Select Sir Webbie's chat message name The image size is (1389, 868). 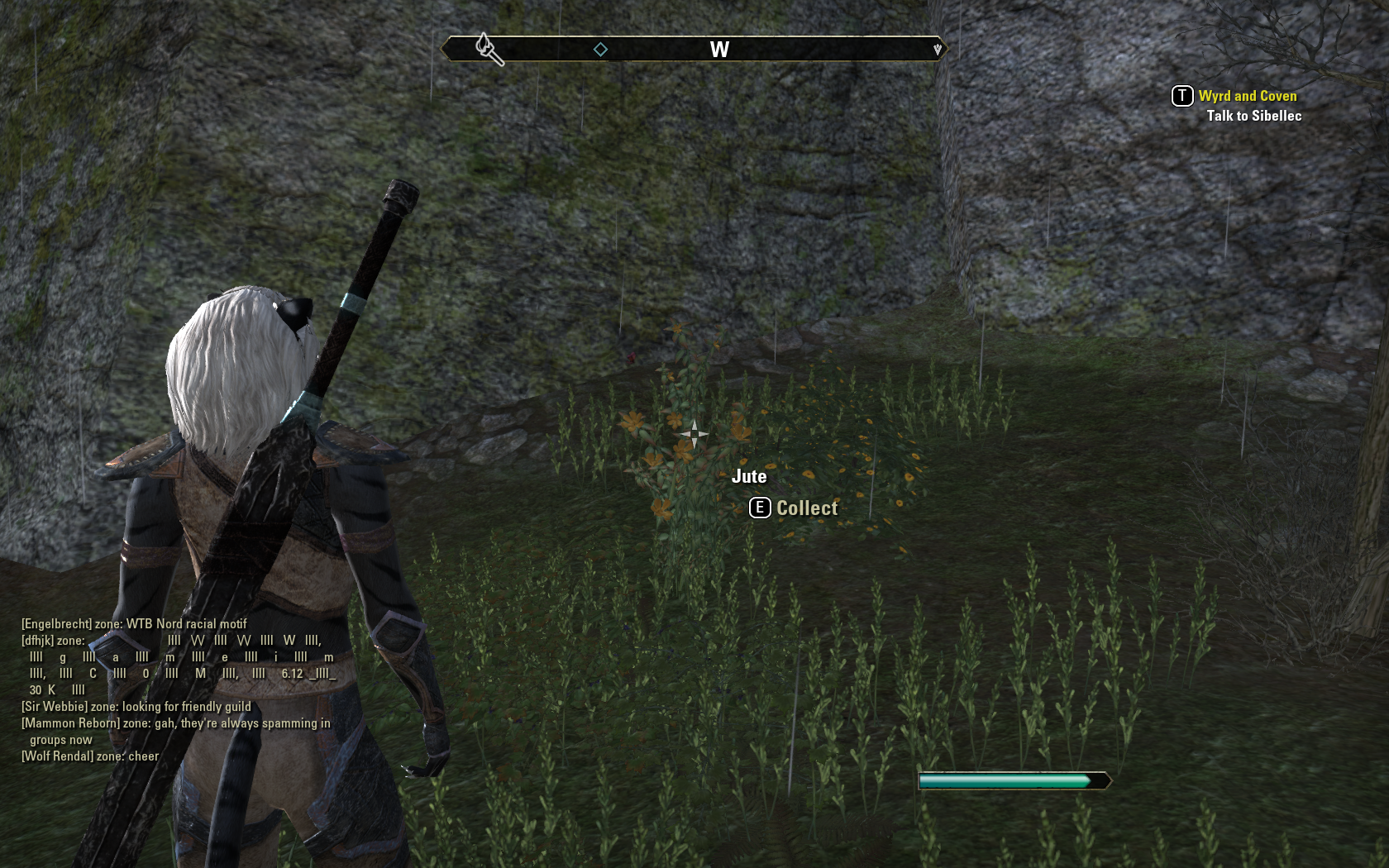55,707
